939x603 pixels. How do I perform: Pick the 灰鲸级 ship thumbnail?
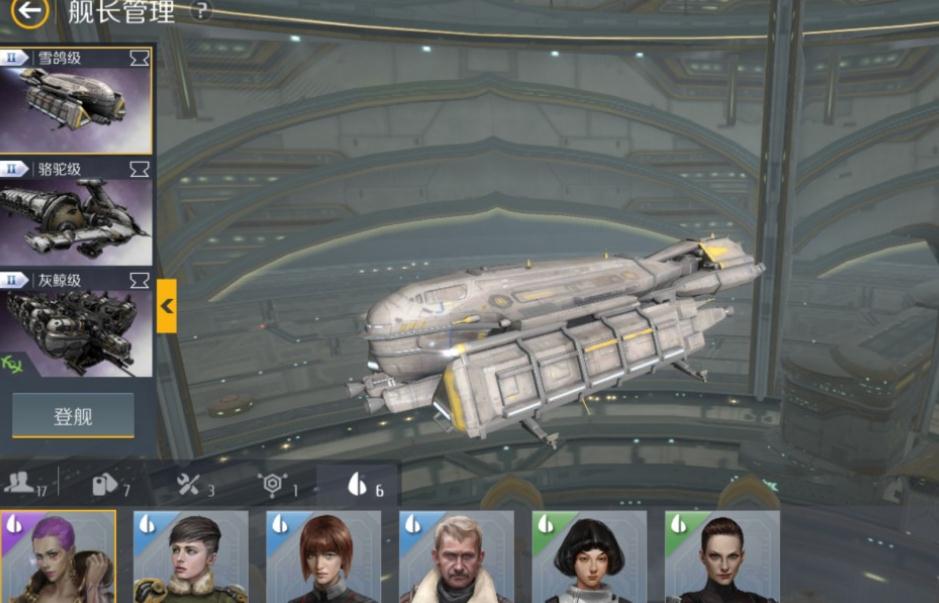[76, 323]
